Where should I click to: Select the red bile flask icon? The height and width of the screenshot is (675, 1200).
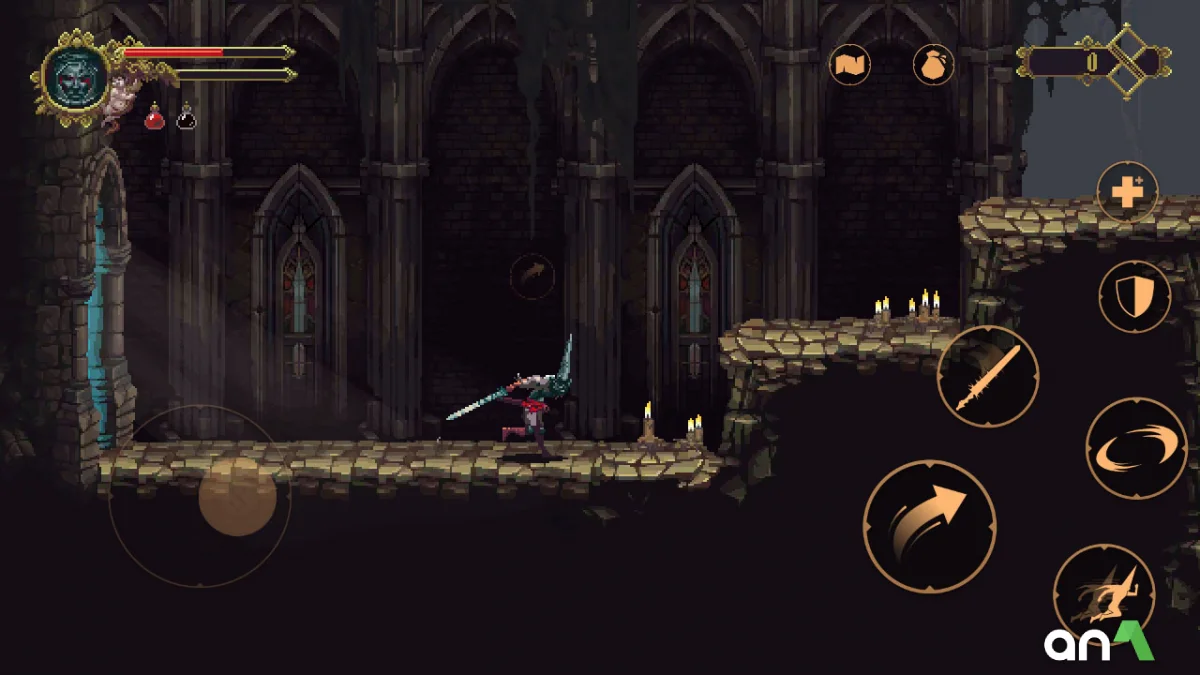155,118
